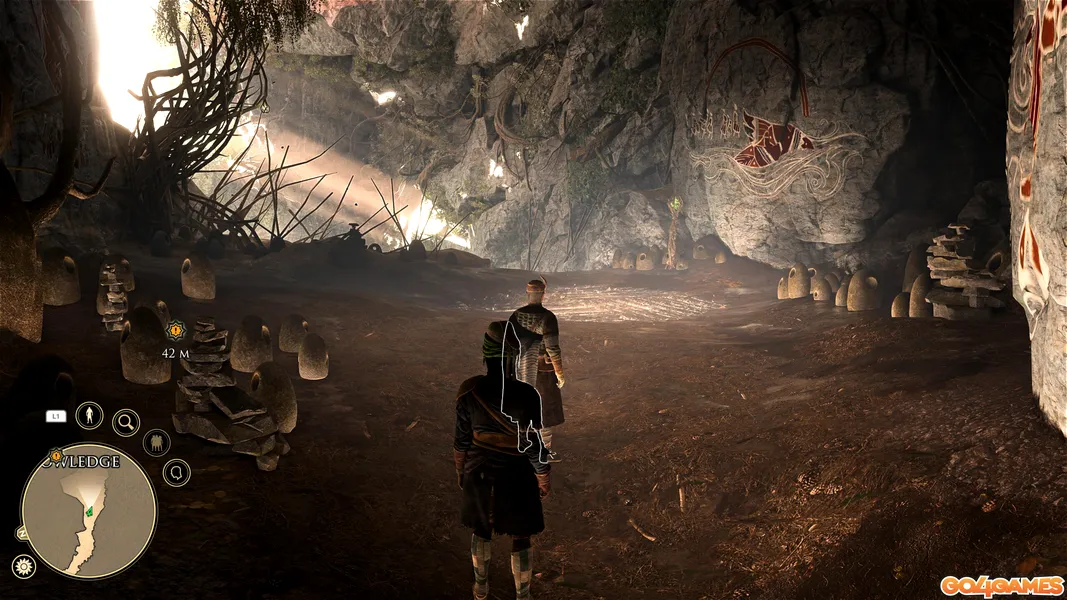Select the head profile icon
This screenshot has width=1067, height=600.
pos(176,472)
